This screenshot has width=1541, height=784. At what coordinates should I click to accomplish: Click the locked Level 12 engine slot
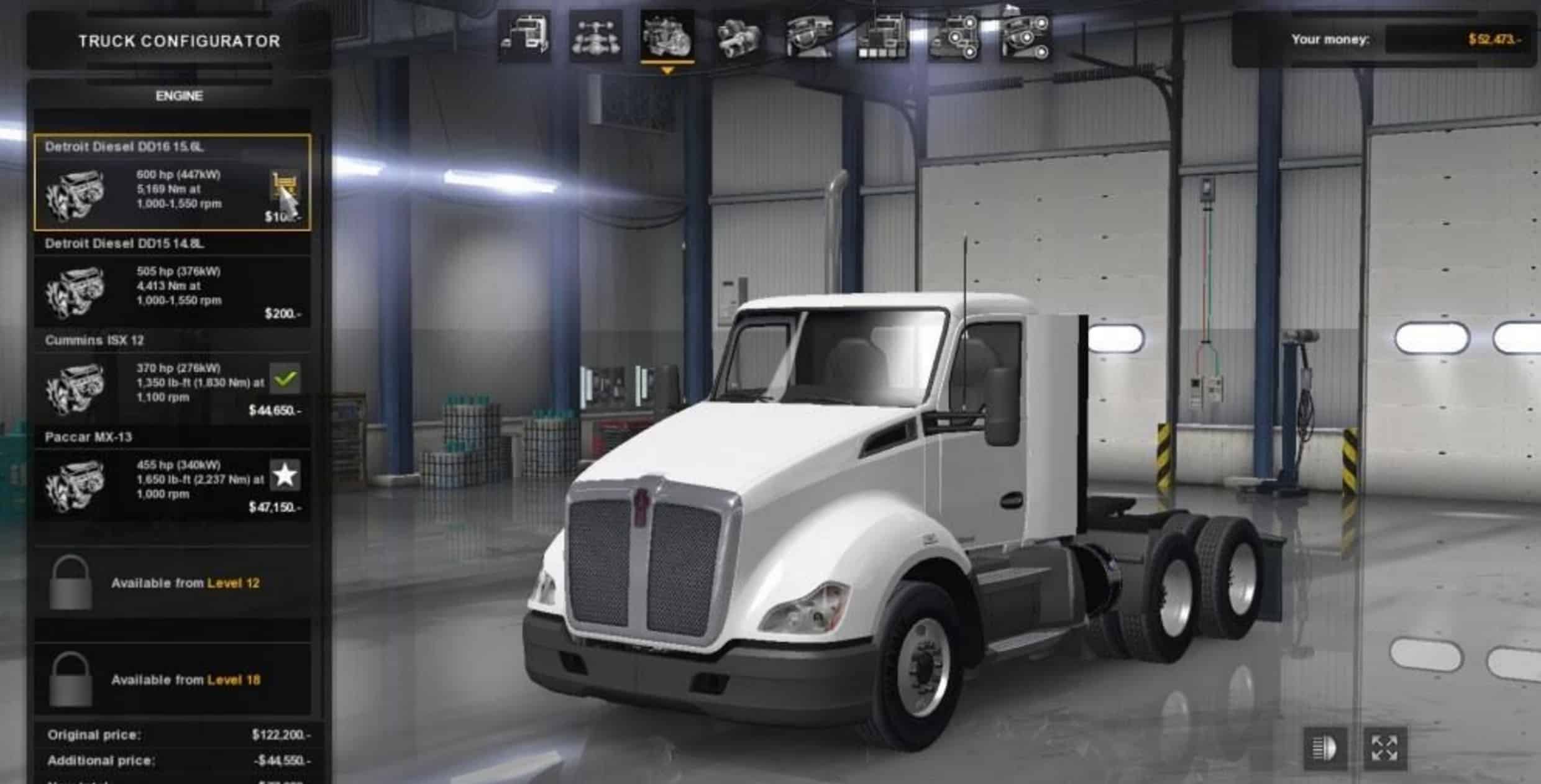coord(172,583)
